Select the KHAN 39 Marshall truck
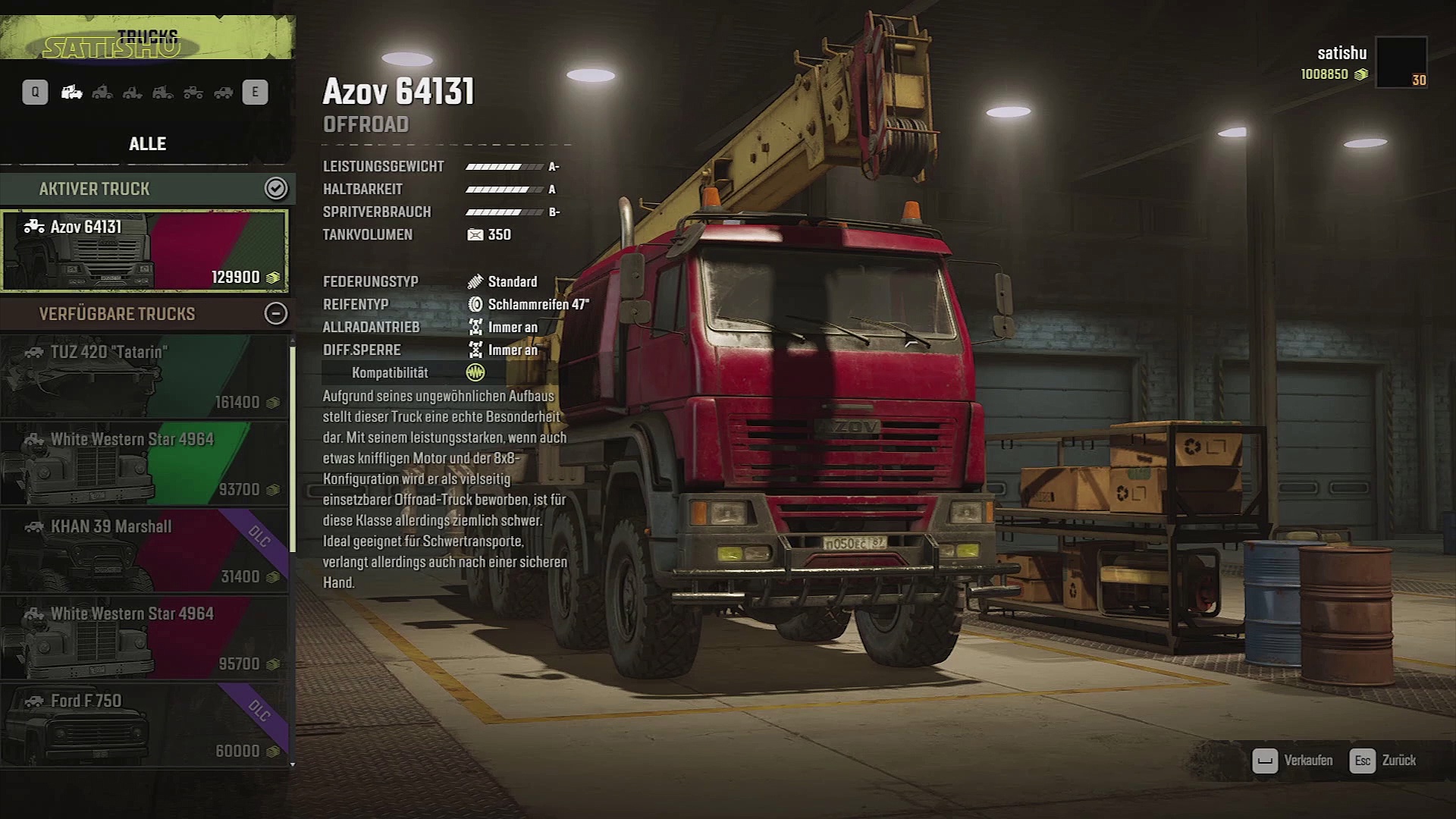 pyautogui.click(x=144, y=551)
